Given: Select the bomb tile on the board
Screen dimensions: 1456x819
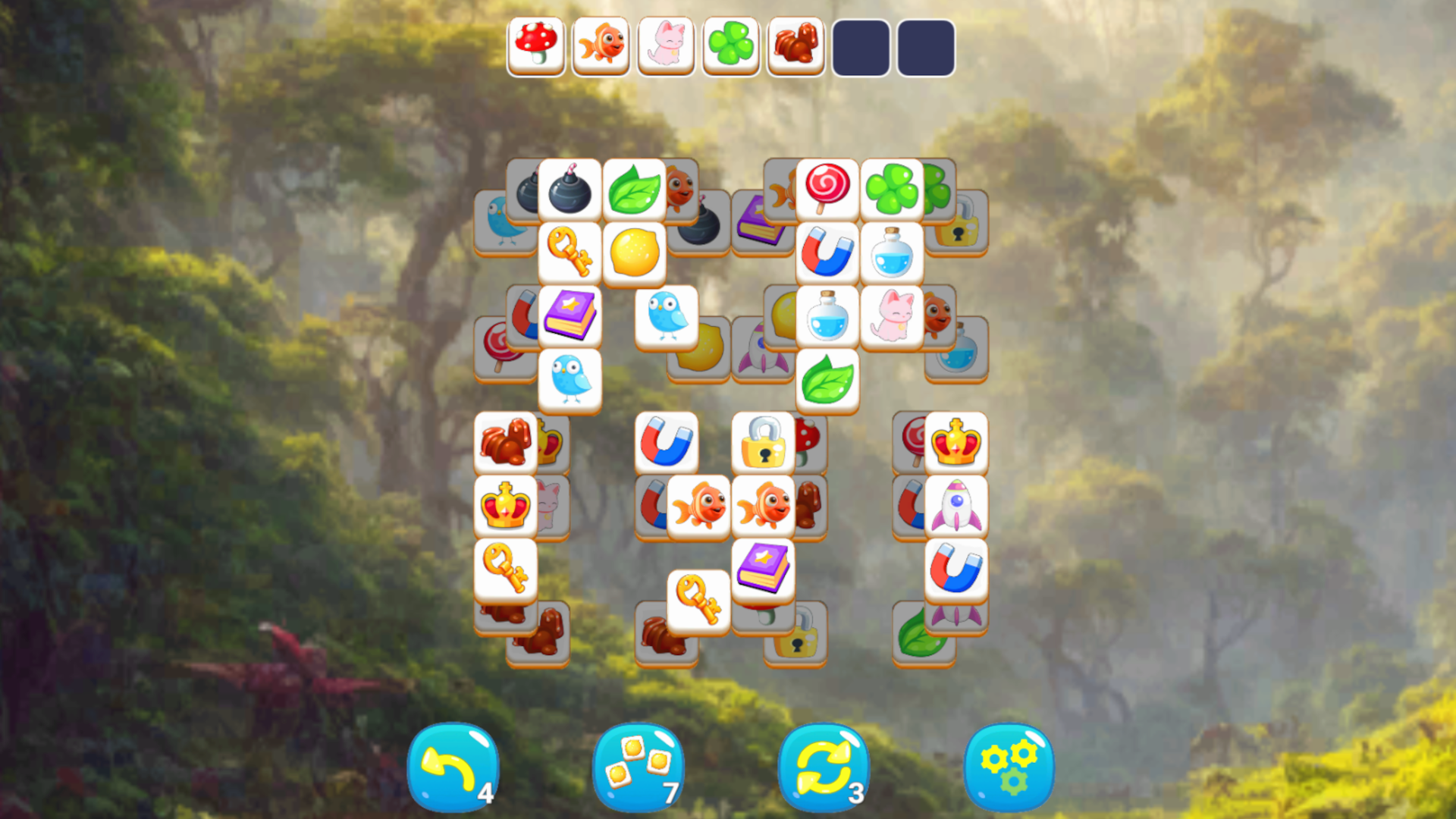Looking at the screenshot, I should coord(570,189).
